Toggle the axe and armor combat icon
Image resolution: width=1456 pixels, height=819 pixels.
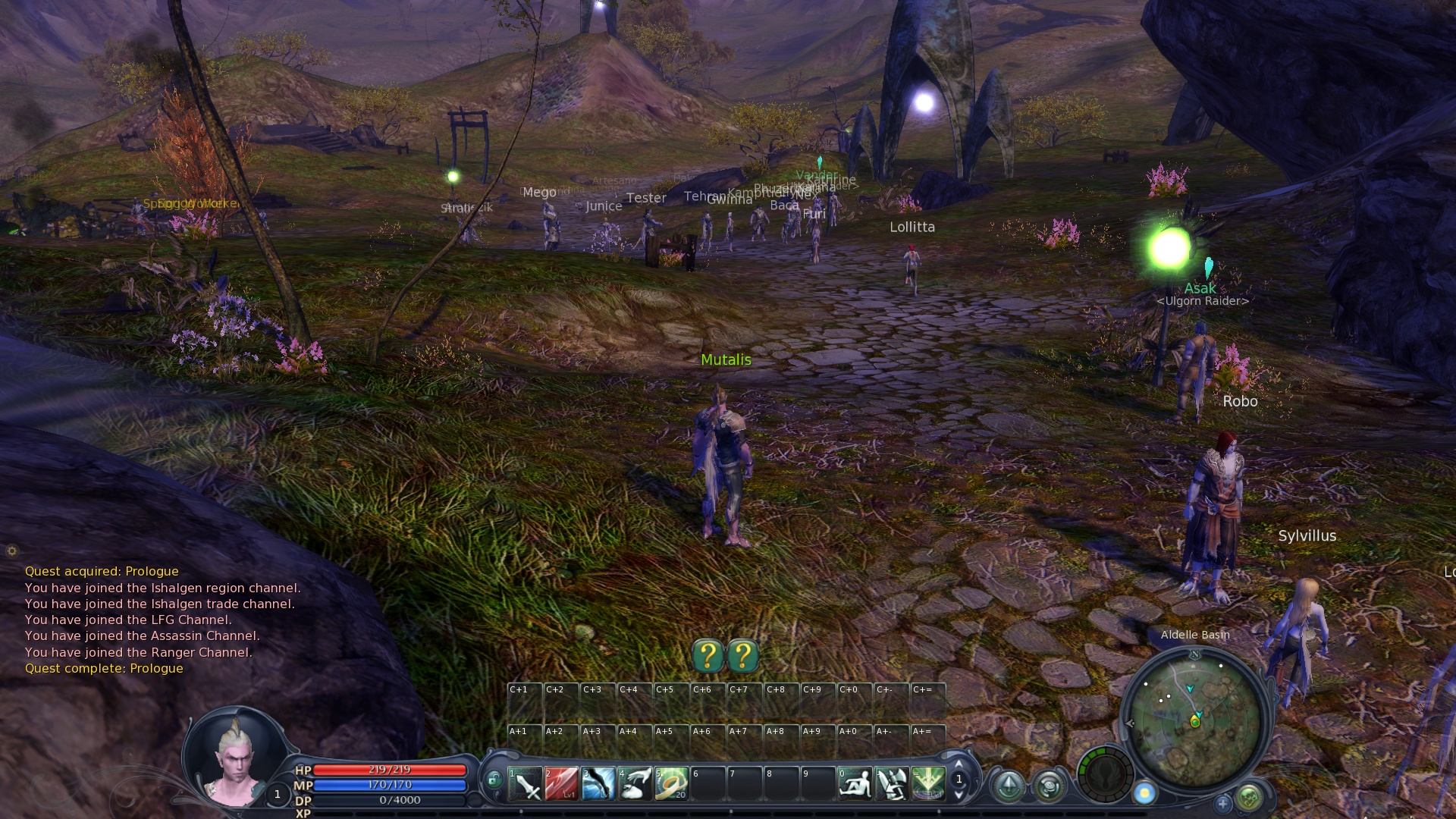click(x=891, y=784)
